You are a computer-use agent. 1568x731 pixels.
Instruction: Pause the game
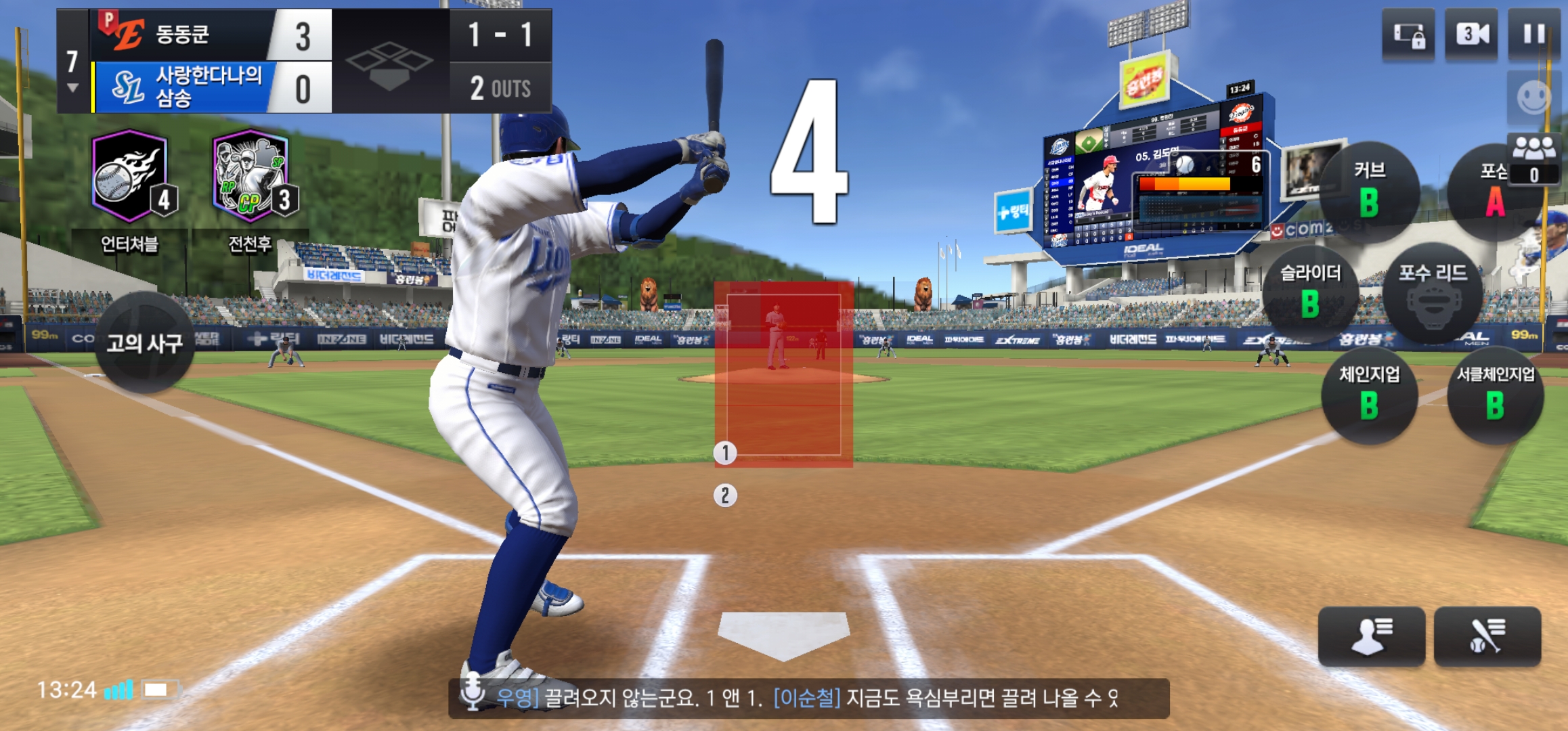tap(1534, 35)
